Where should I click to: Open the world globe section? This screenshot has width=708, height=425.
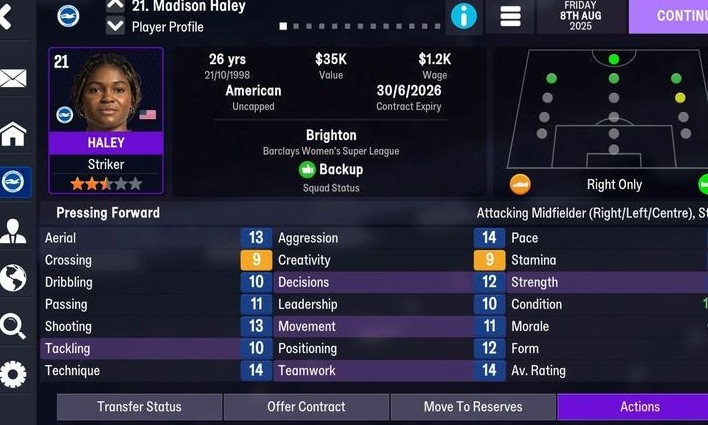(13, 278)
